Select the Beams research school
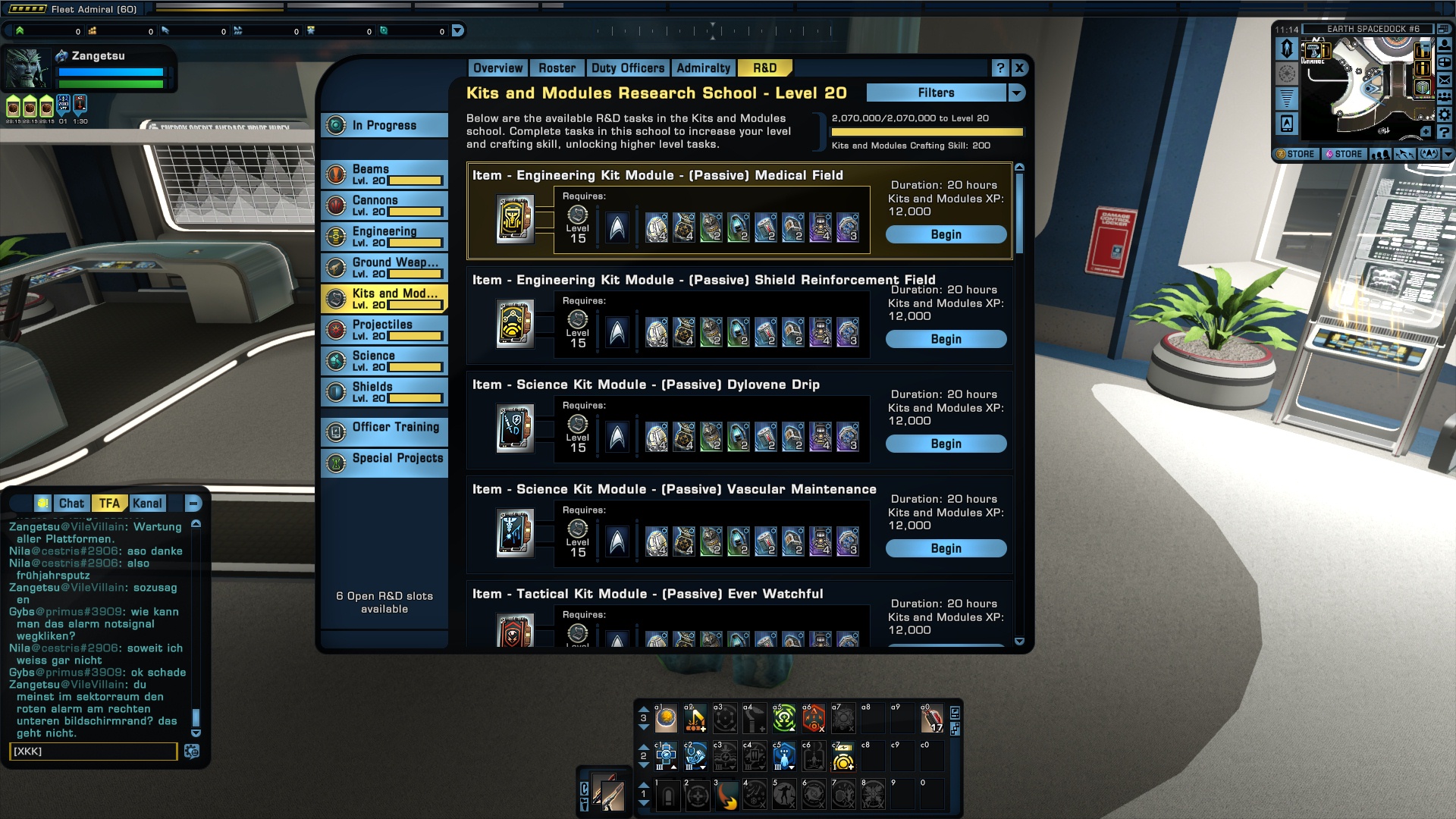Image resolution: width=1456 pixels, height=819 pixels. coord(384,174)
